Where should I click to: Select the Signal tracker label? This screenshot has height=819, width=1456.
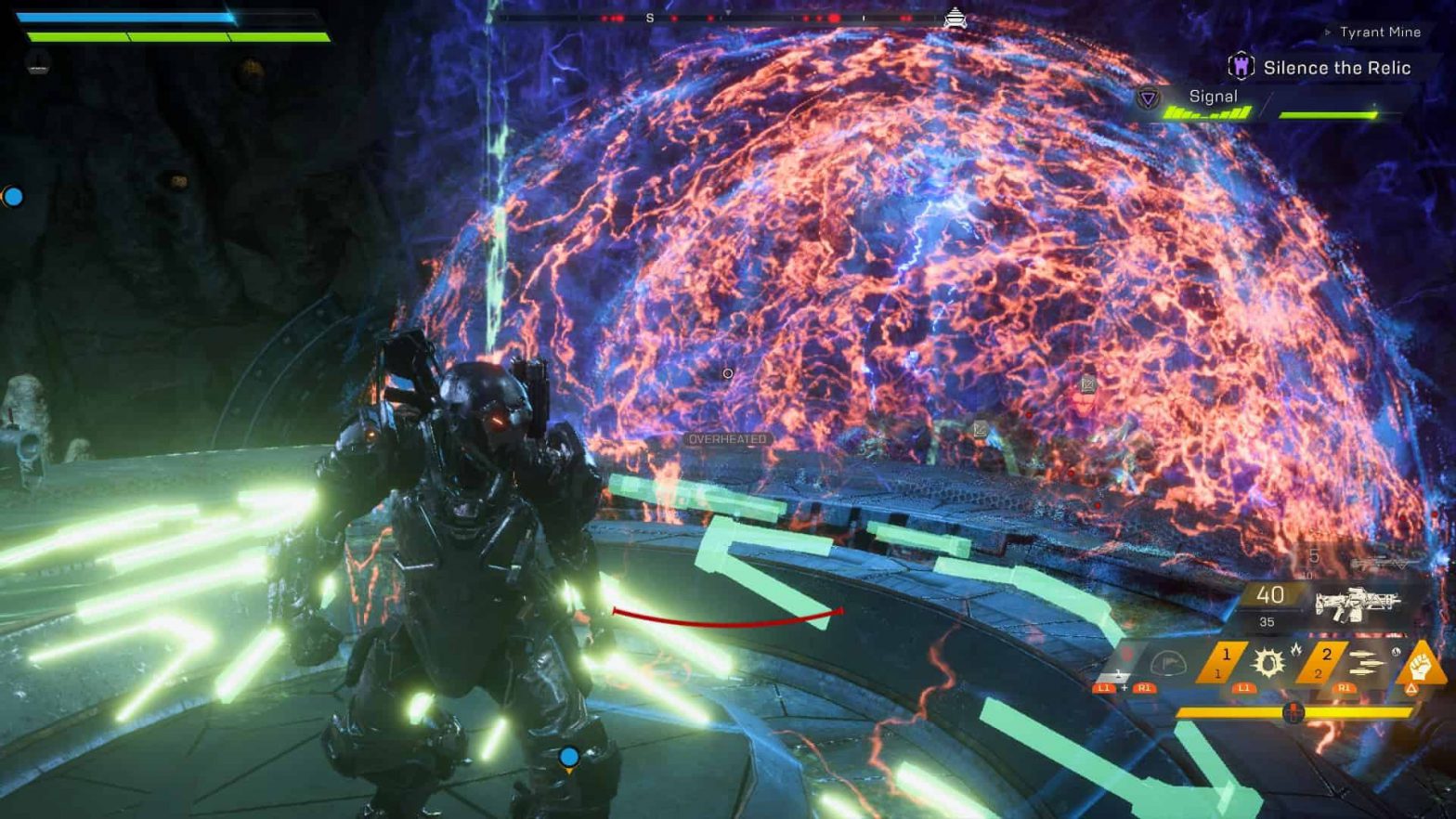coord(1214,97)
